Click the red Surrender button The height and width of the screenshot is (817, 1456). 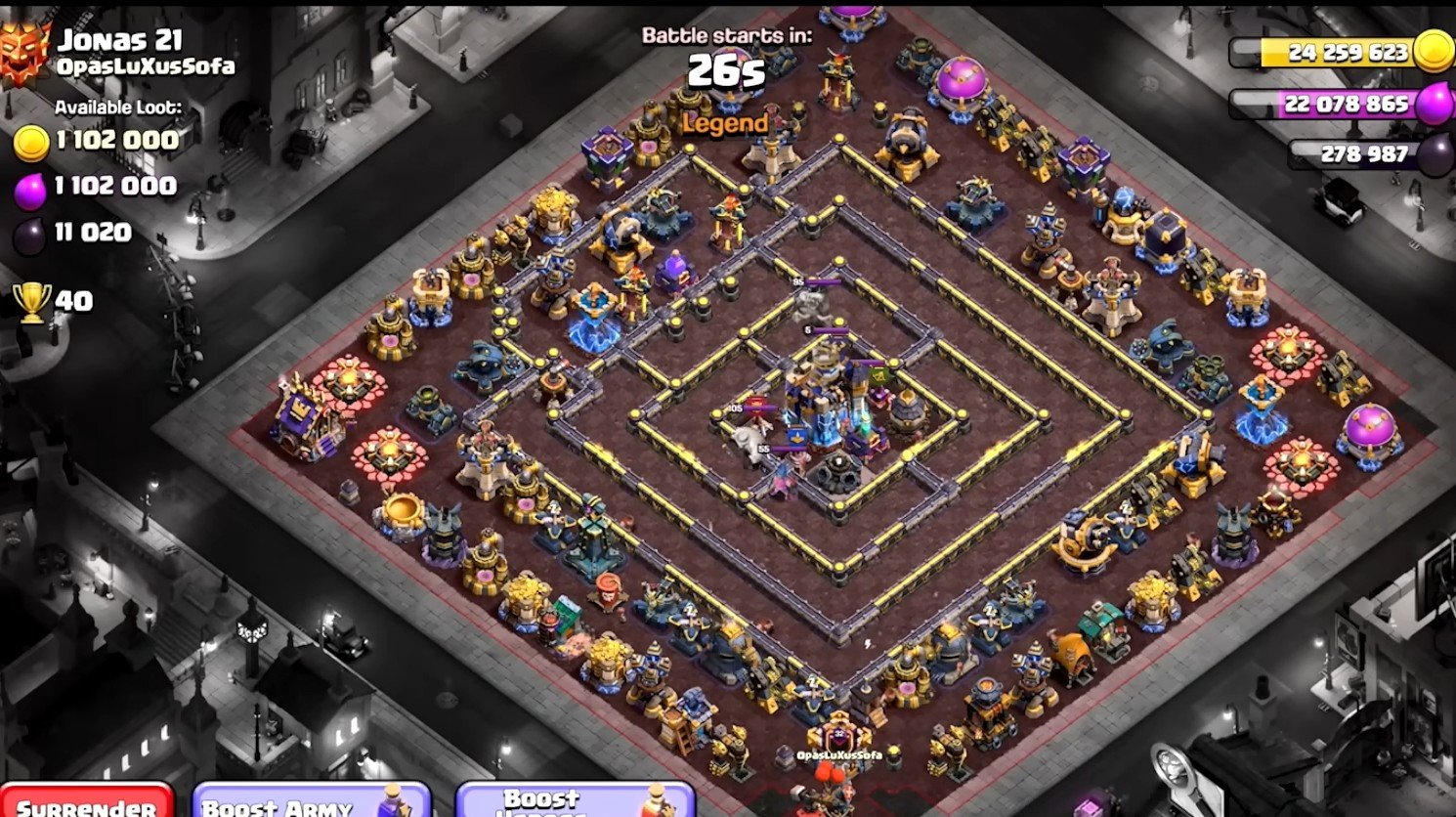click(86, 802)
